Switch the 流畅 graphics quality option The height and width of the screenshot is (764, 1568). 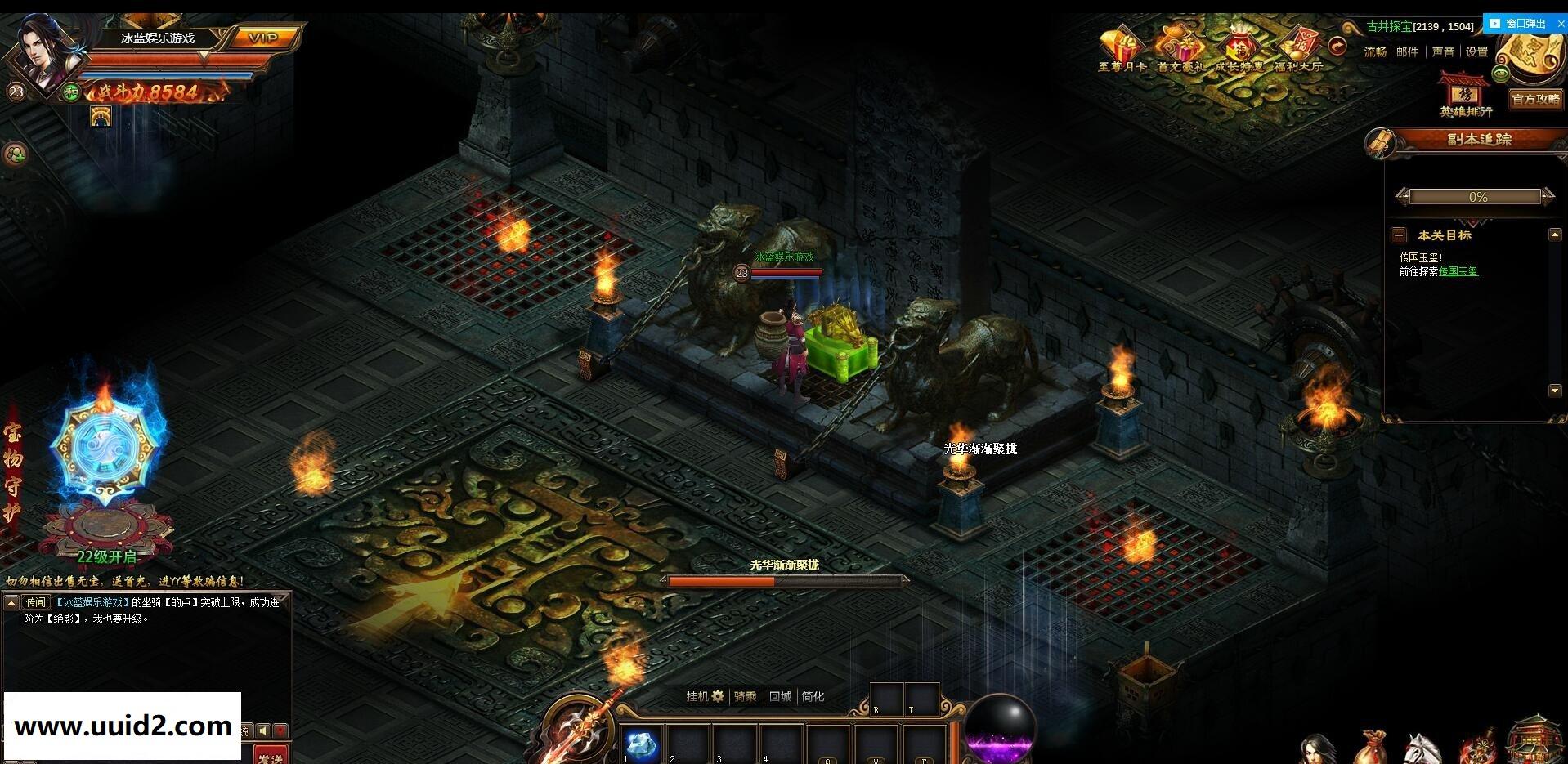coord(1375,51)
